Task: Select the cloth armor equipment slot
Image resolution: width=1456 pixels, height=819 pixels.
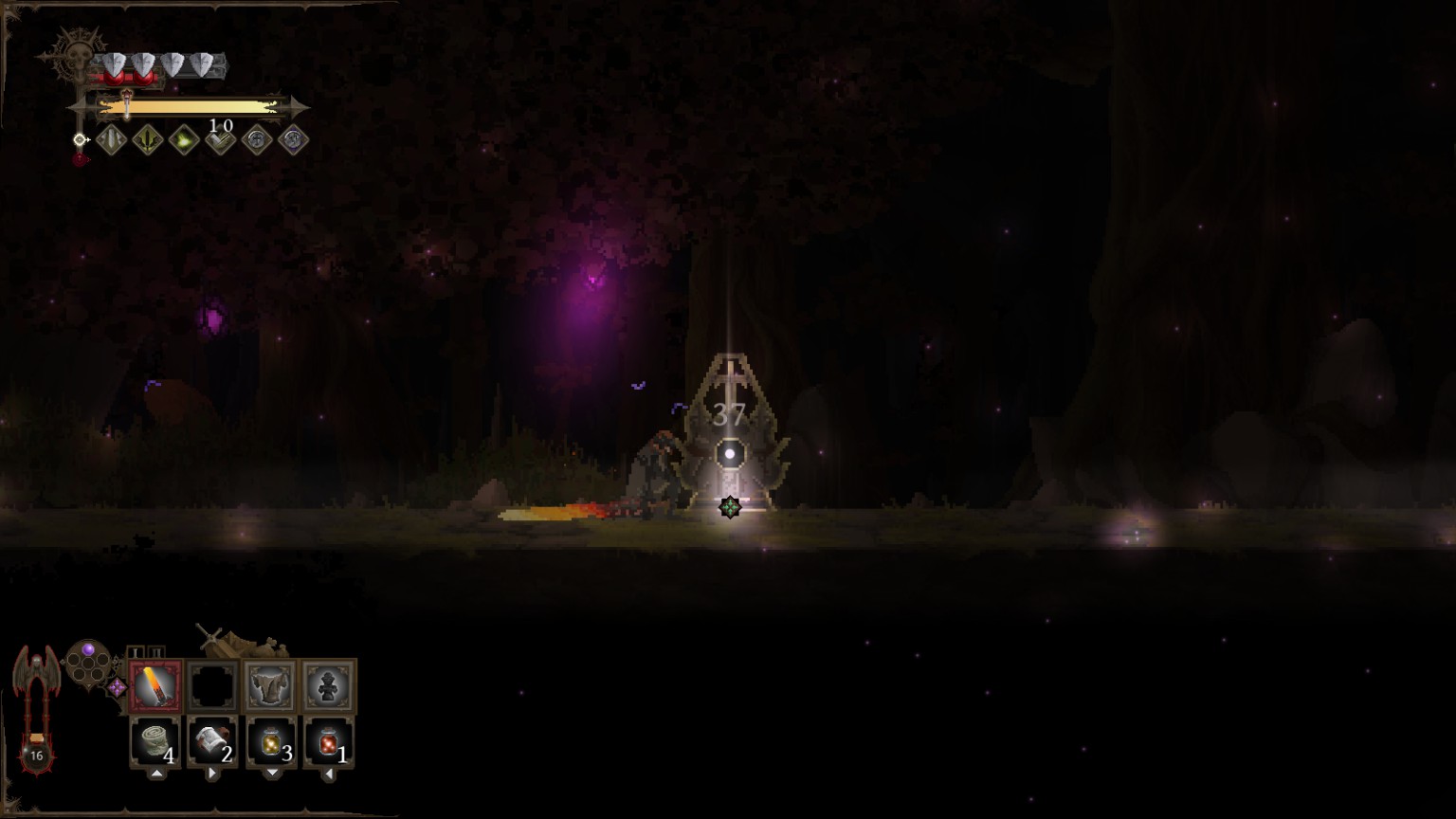Action: 270,685
